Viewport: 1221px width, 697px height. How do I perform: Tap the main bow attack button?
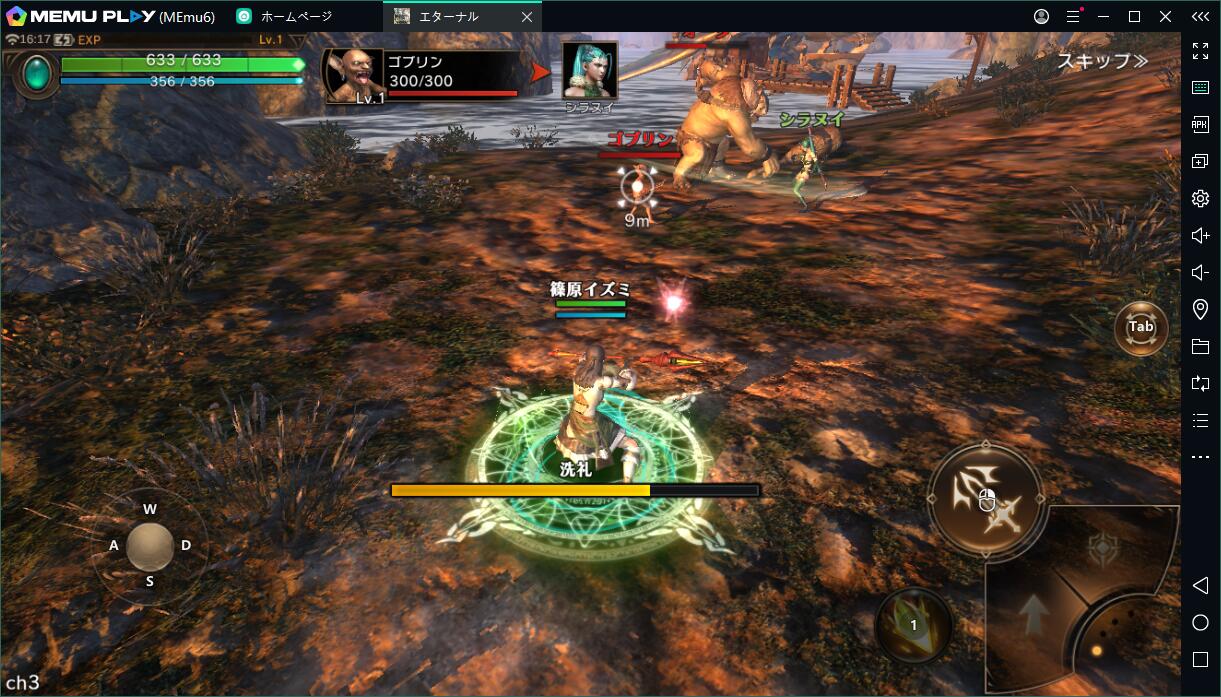click(x=985, y=496)
